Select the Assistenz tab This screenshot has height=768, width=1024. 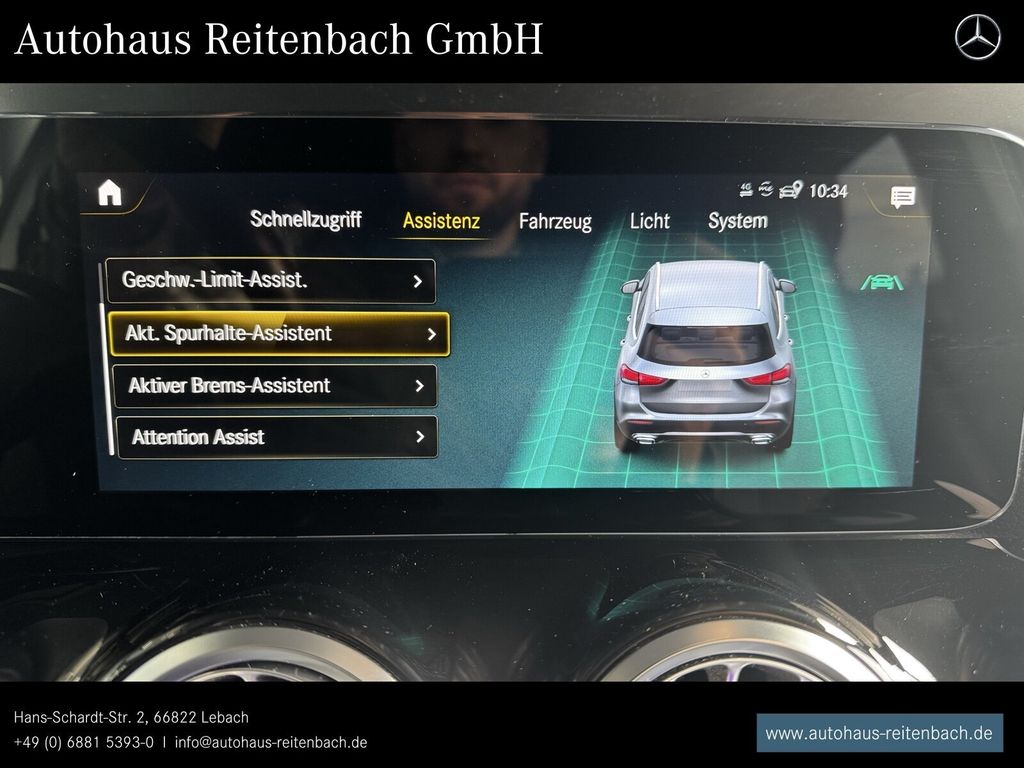point(441,222)
